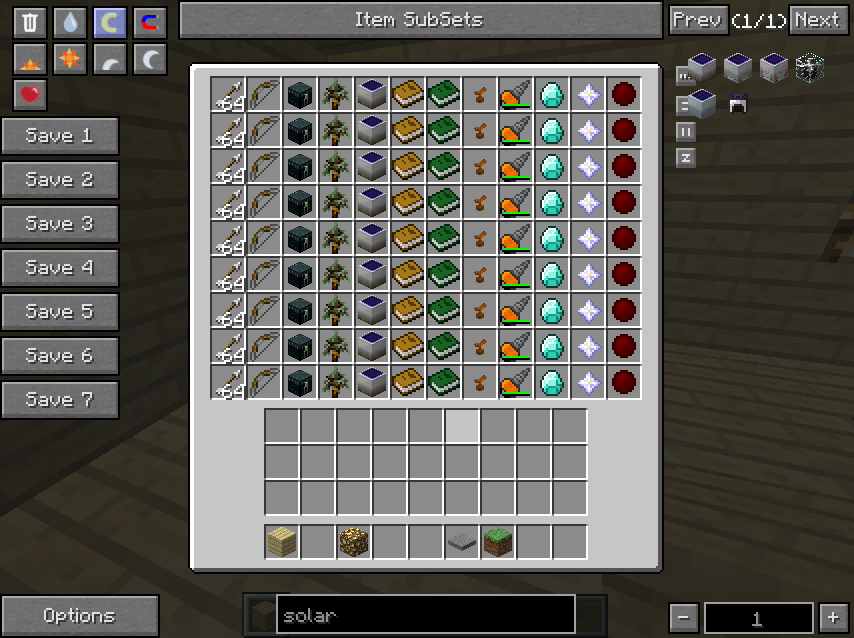Open the Item SubSets dropdown
The image size is (854, 638).
point(418,20)
